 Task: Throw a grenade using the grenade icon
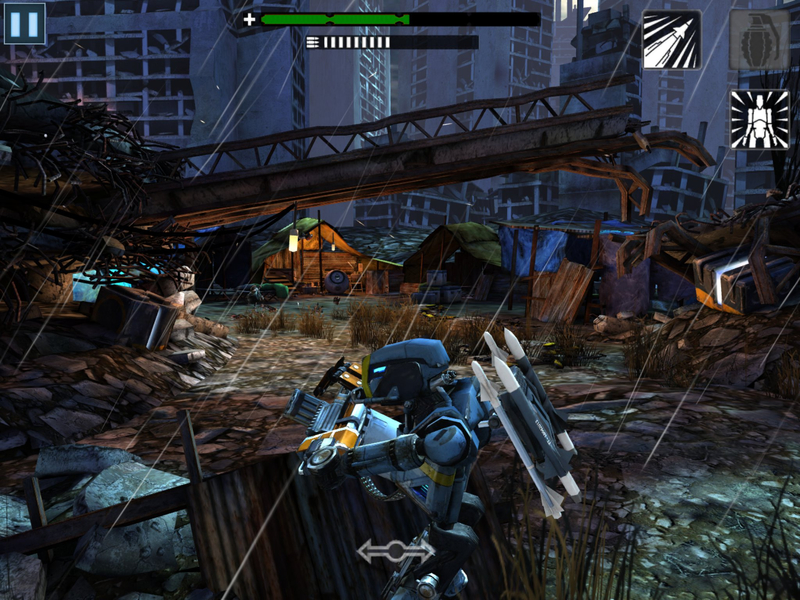(x=759, y=40)
